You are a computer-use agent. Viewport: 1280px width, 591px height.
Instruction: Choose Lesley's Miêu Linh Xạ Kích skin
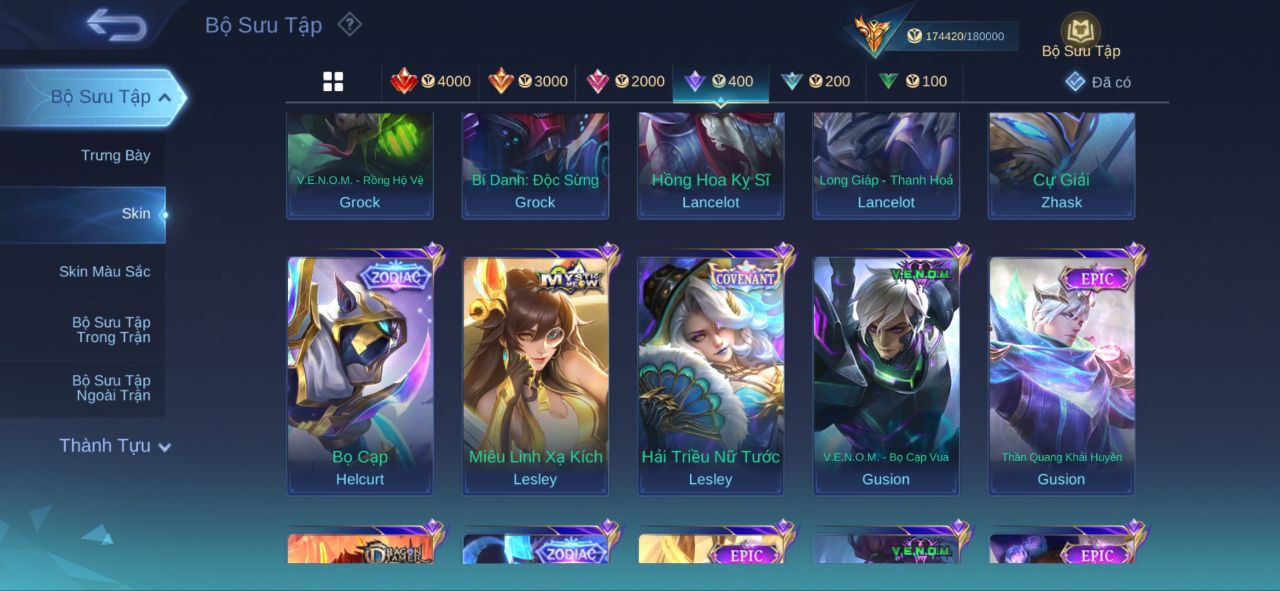point(535,375)
